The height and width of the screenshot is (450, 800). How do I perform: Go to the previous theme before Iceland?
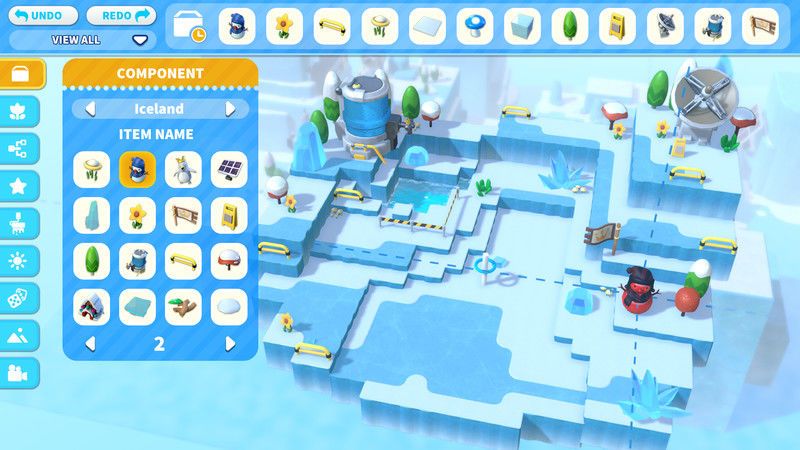click(x=90, y=109)
